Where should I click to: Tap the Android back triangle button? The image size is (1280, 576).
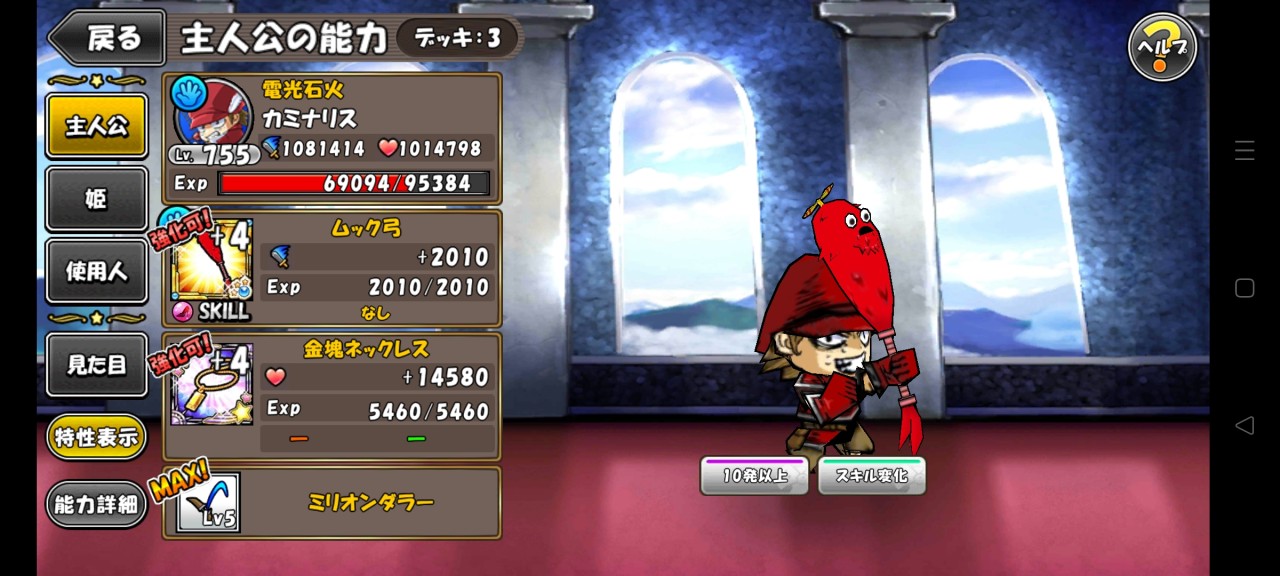point(1244,426)
